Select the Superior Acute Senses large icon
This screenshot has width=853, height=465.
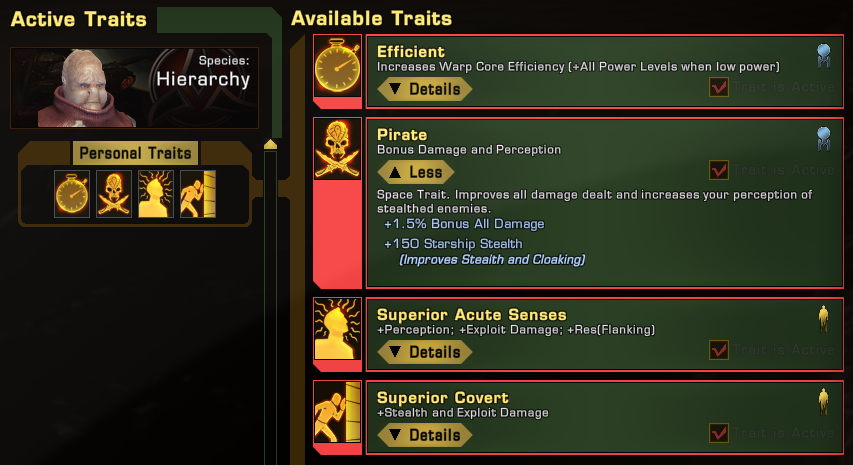click(x=338, y=328)
